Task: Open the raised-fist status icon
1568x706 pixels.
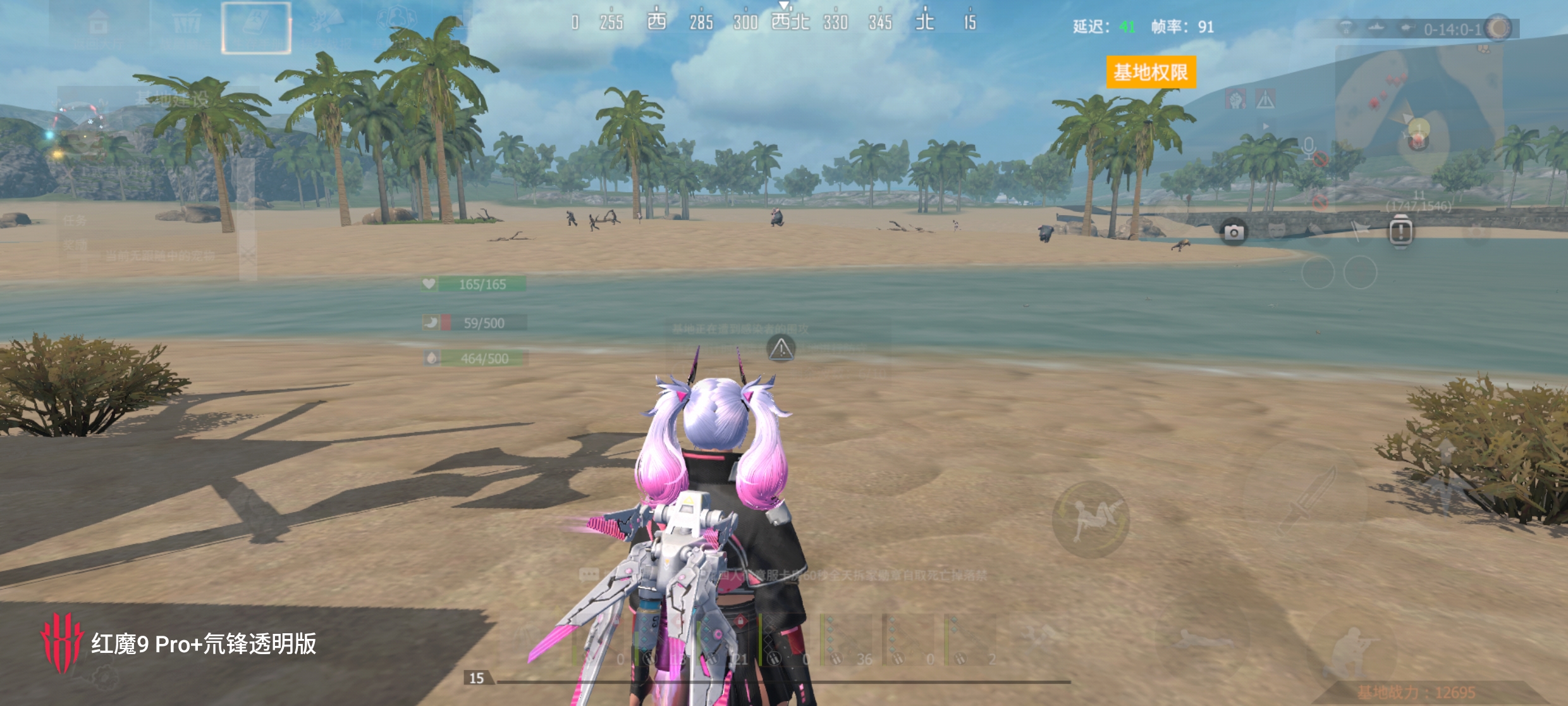Action: 1235,99
